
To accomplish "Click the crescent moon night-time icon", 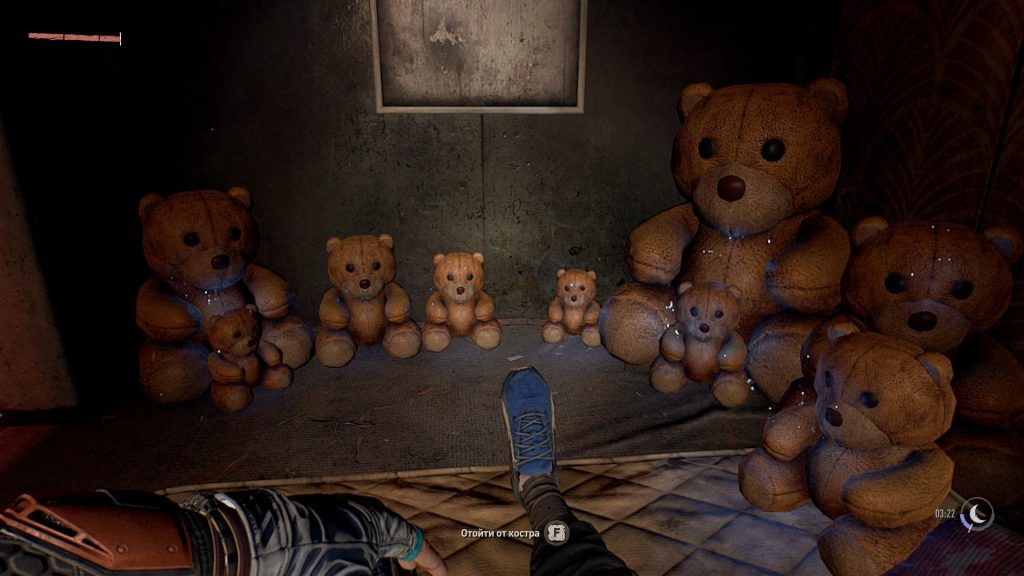I will [x=977, y=513].
